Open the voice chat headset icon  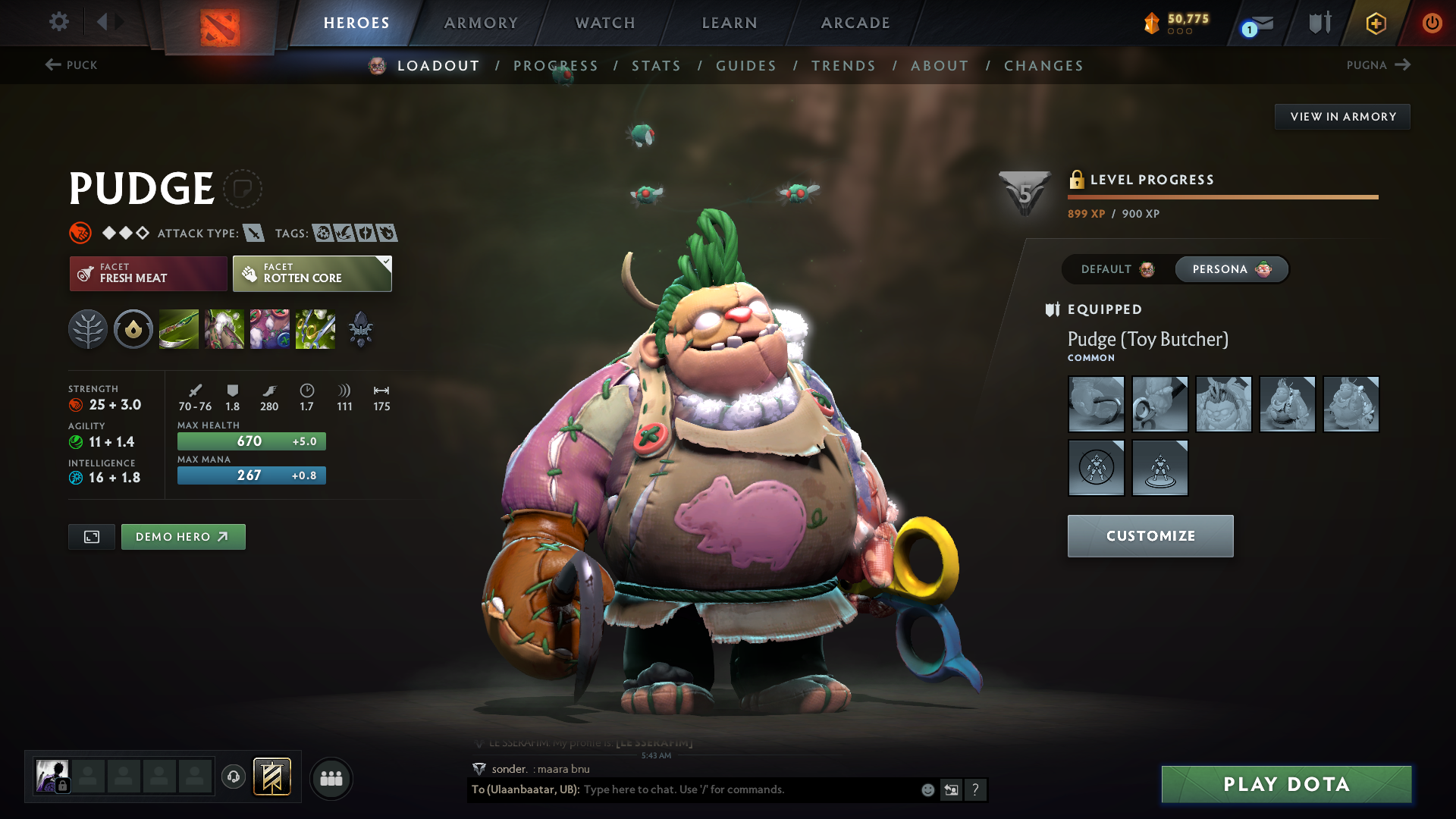point(233,778)
